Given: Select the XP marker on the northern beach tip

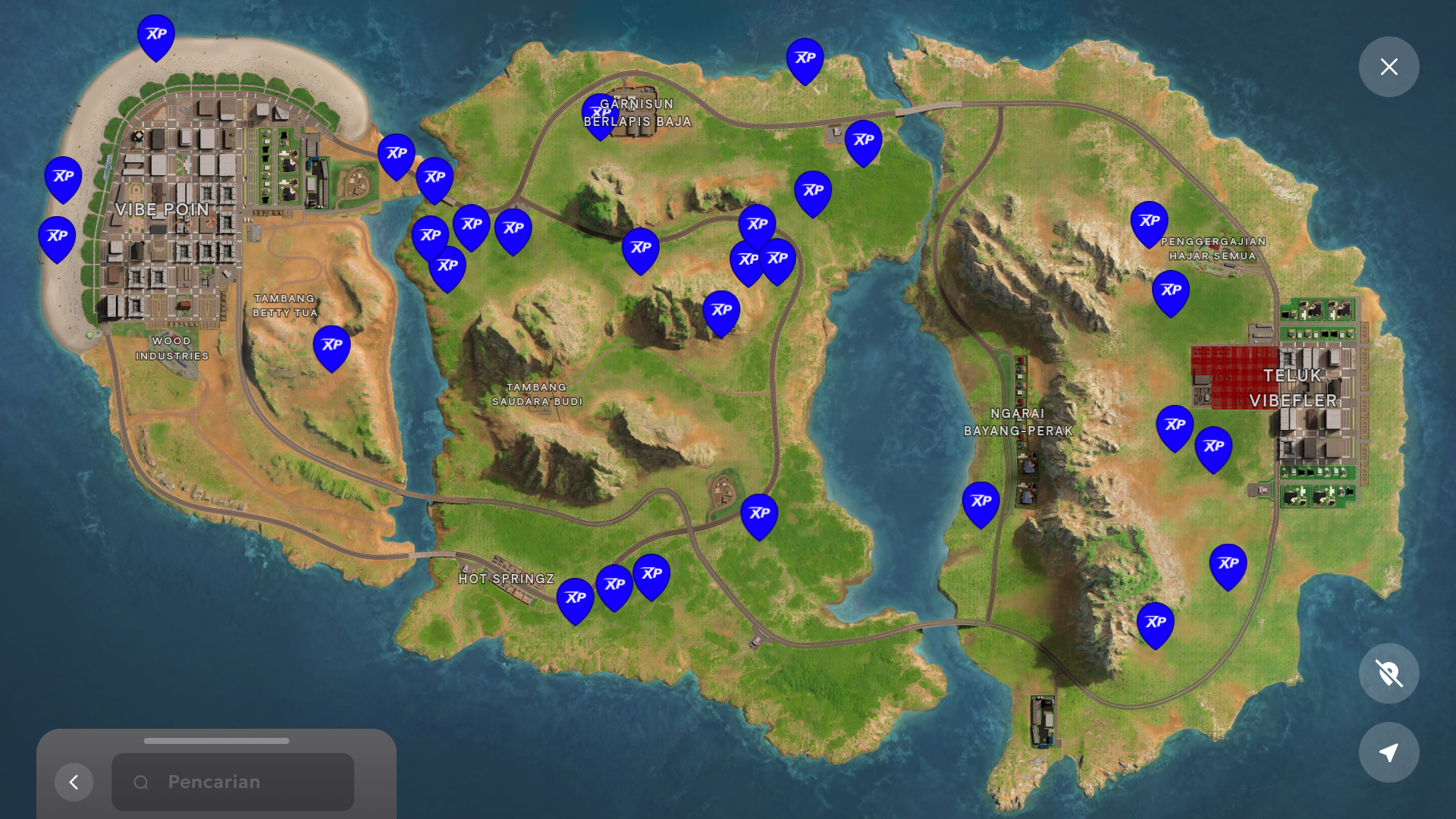Looking at the screenshot, I should coord(156,35).
